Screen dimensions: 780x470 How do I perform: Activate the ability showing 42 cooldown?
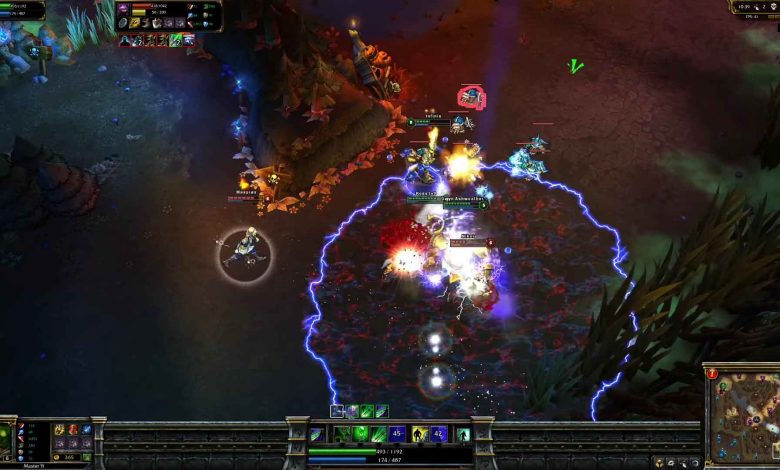[x=440, y=434]
